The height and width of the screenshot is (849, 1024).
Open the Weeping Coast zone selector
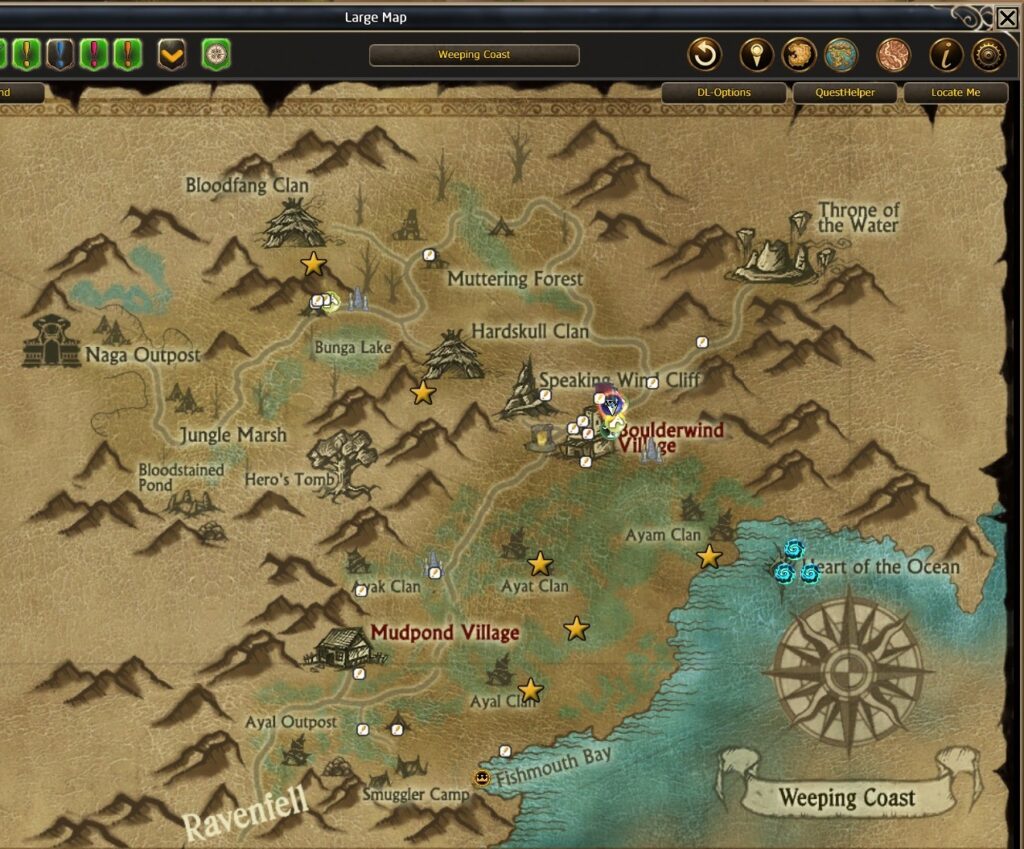[474, 55]
